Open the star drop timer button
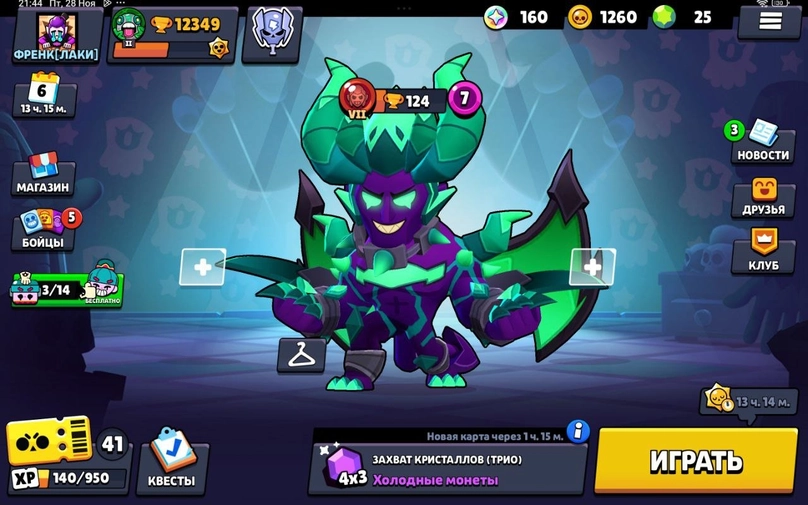The image size is (808, 505). (x=748, y=400)
